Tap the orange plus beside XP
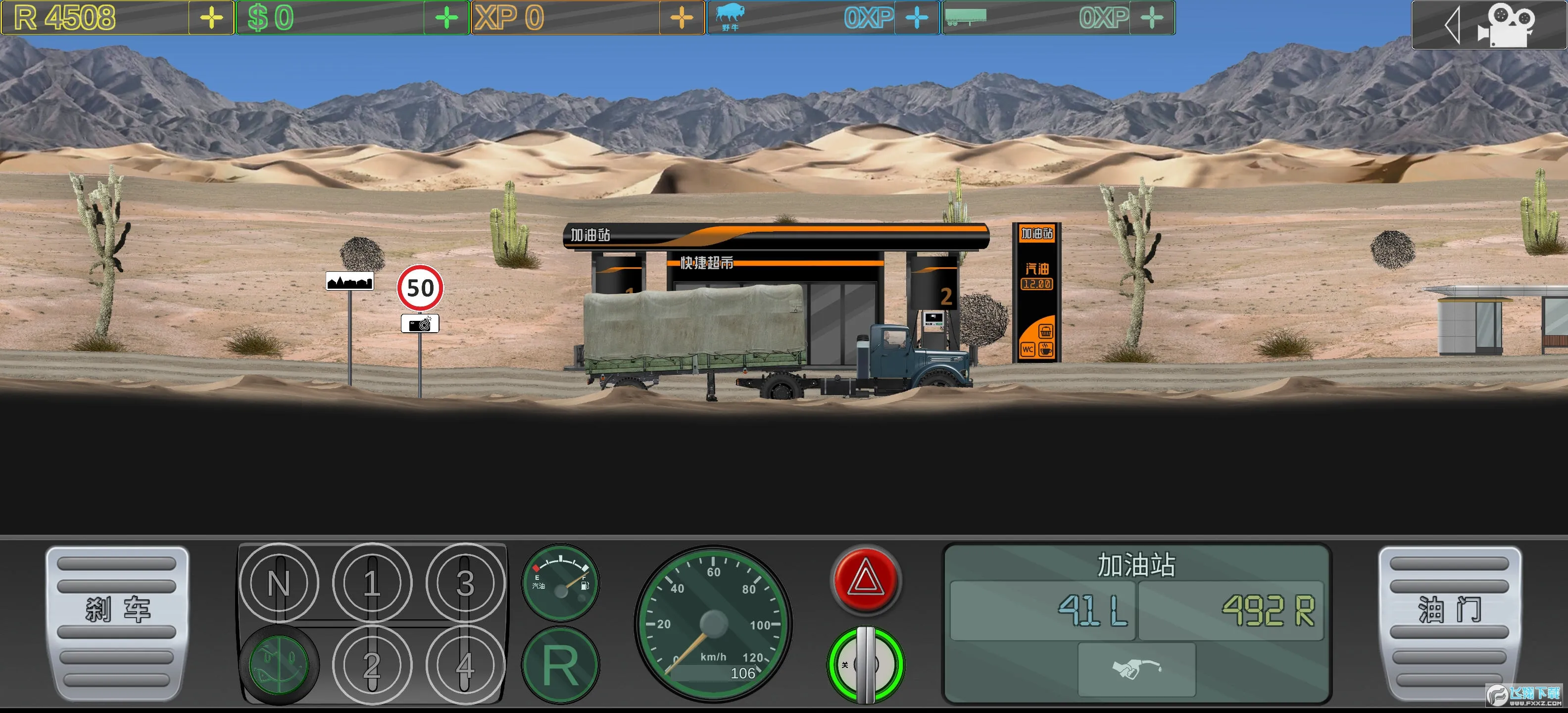The image size is (1568, 713). [682, 18]
